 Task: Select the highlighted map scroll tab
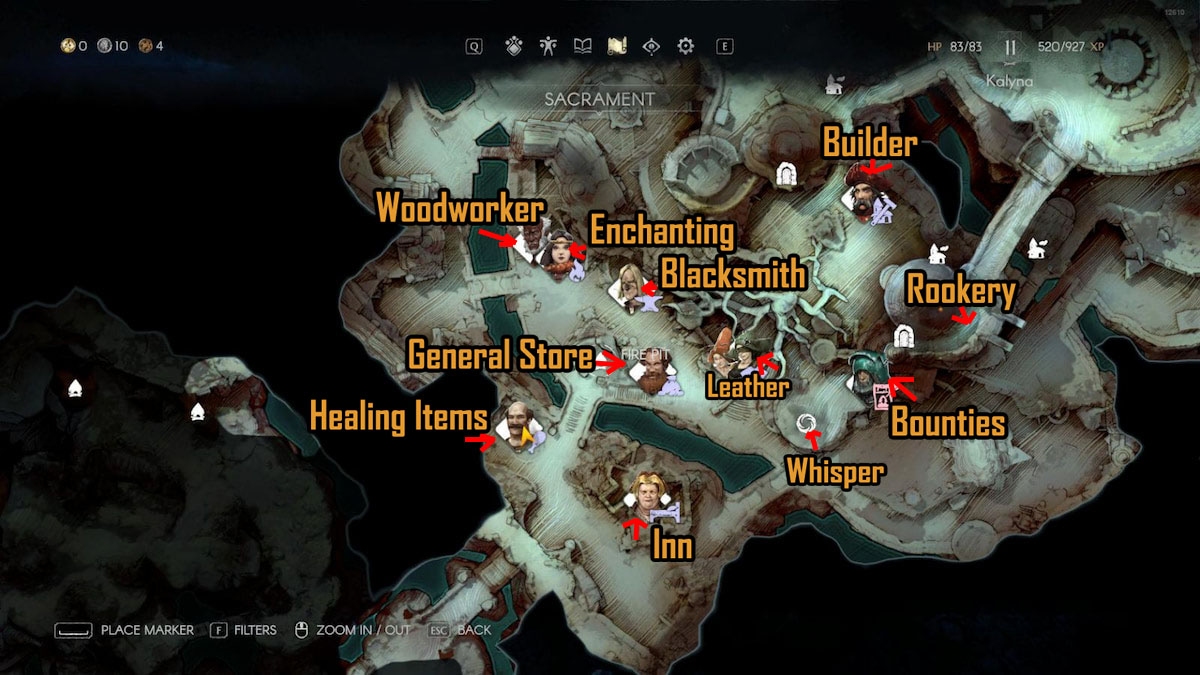pyautogui.click(x=617, y=46)
